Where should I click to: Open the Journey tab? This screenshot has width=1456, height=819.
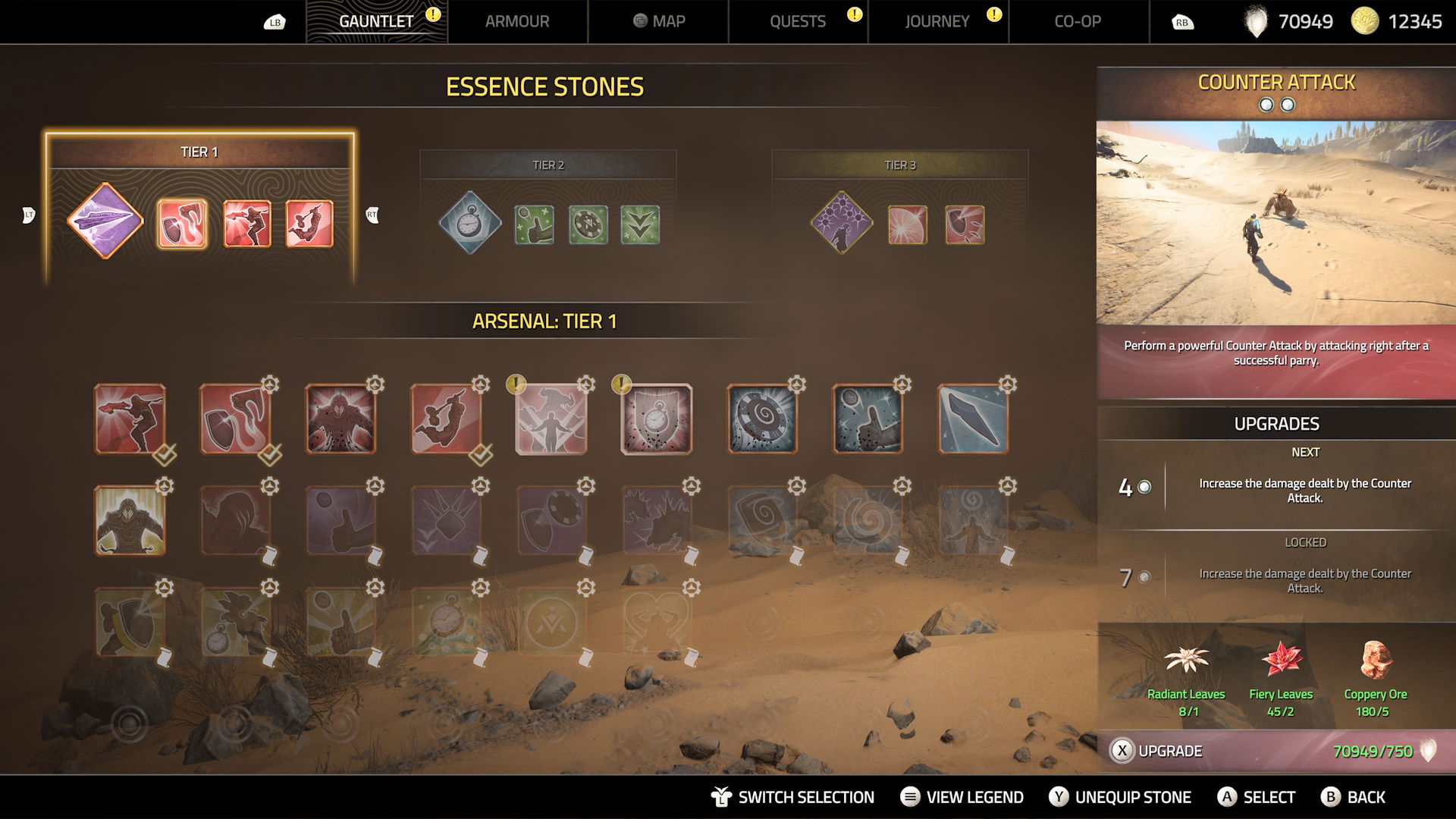(937, 21)
